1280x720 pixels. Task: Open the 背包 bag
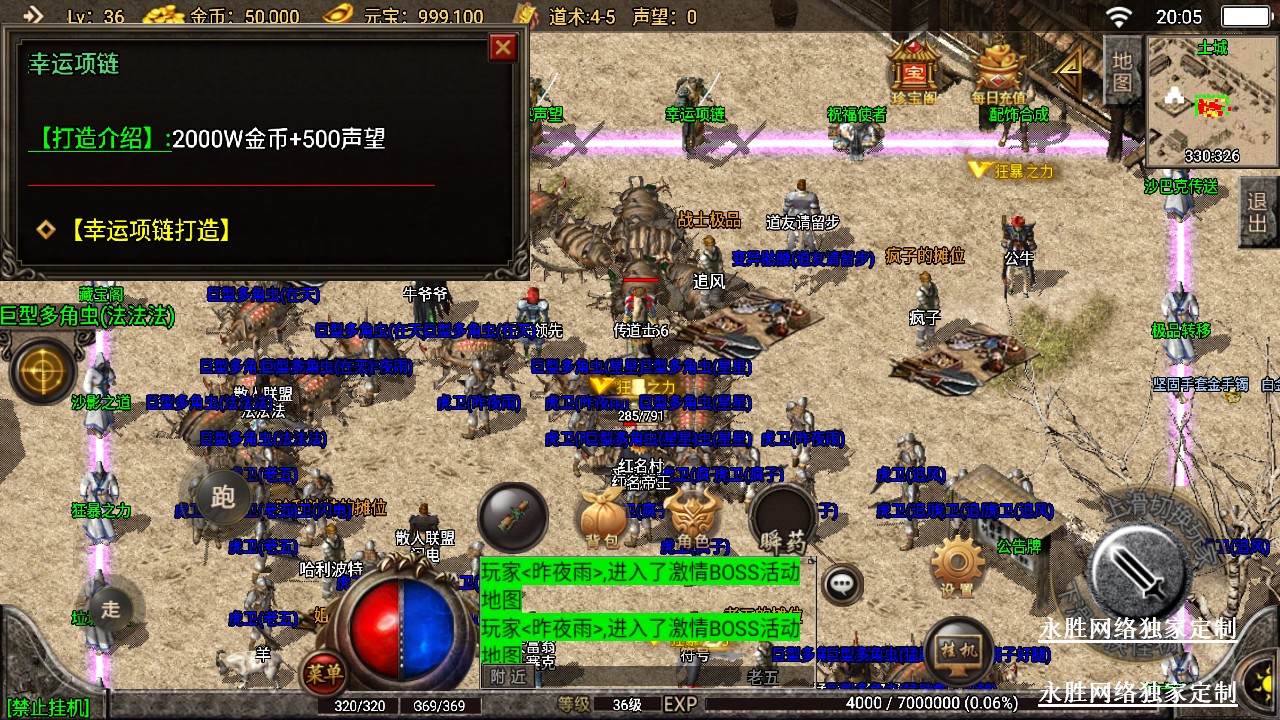pos(602,519)
